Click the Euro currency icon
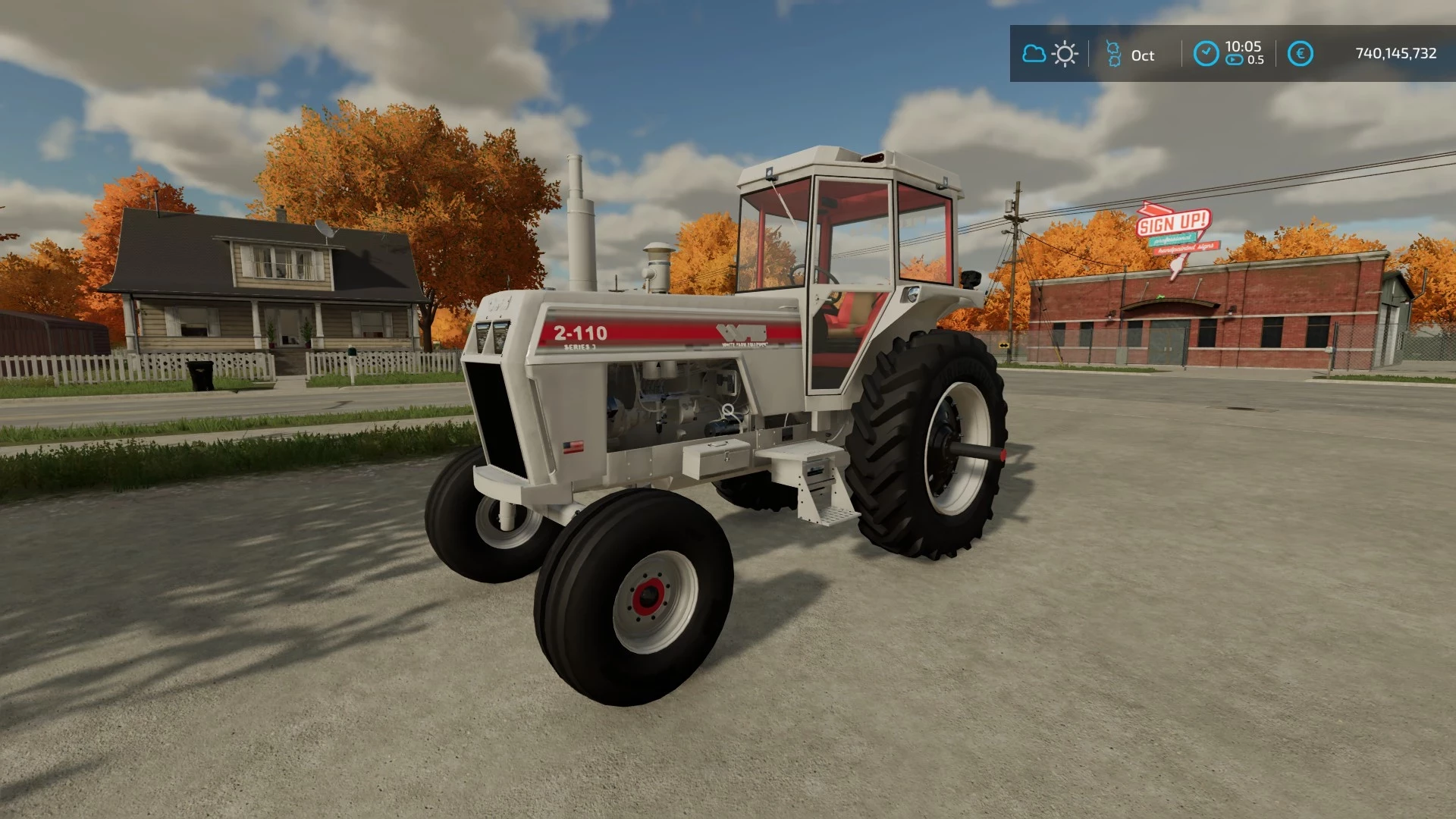 pyautogui.click(x=1301, y=53)
